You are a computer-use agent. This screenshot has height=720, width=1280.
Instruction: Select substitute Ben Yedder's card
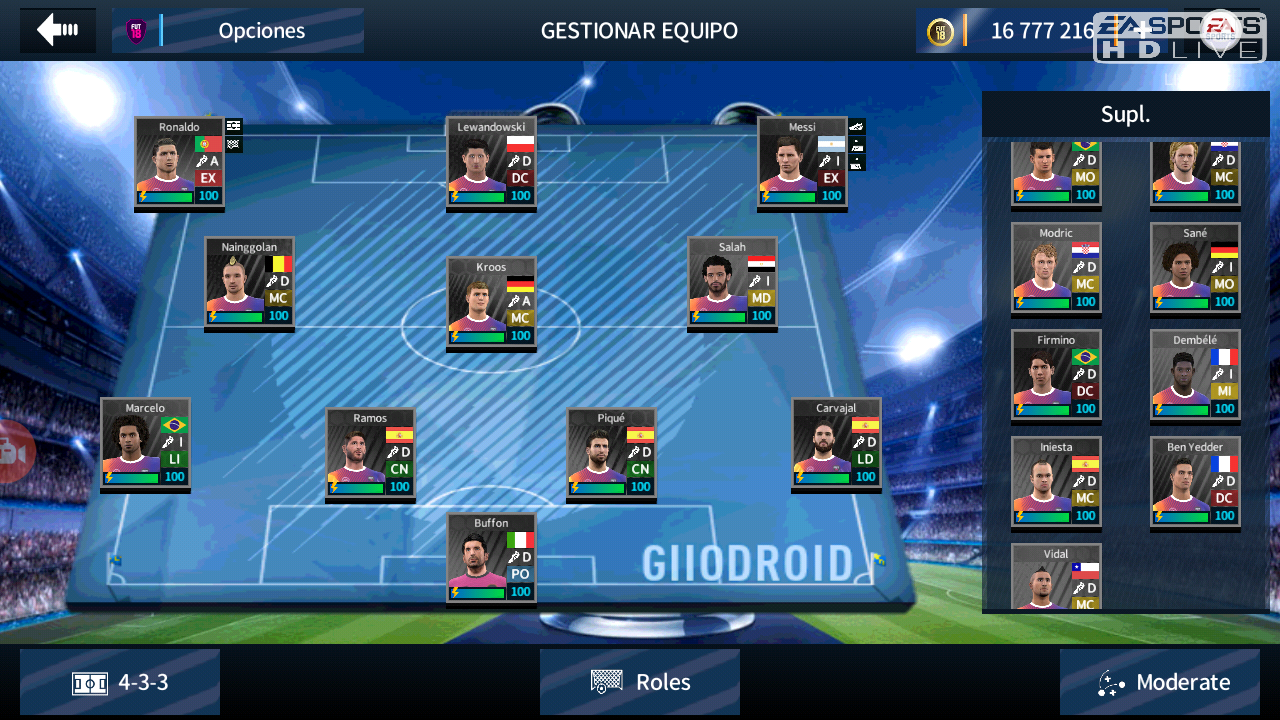pos(1195,482)
